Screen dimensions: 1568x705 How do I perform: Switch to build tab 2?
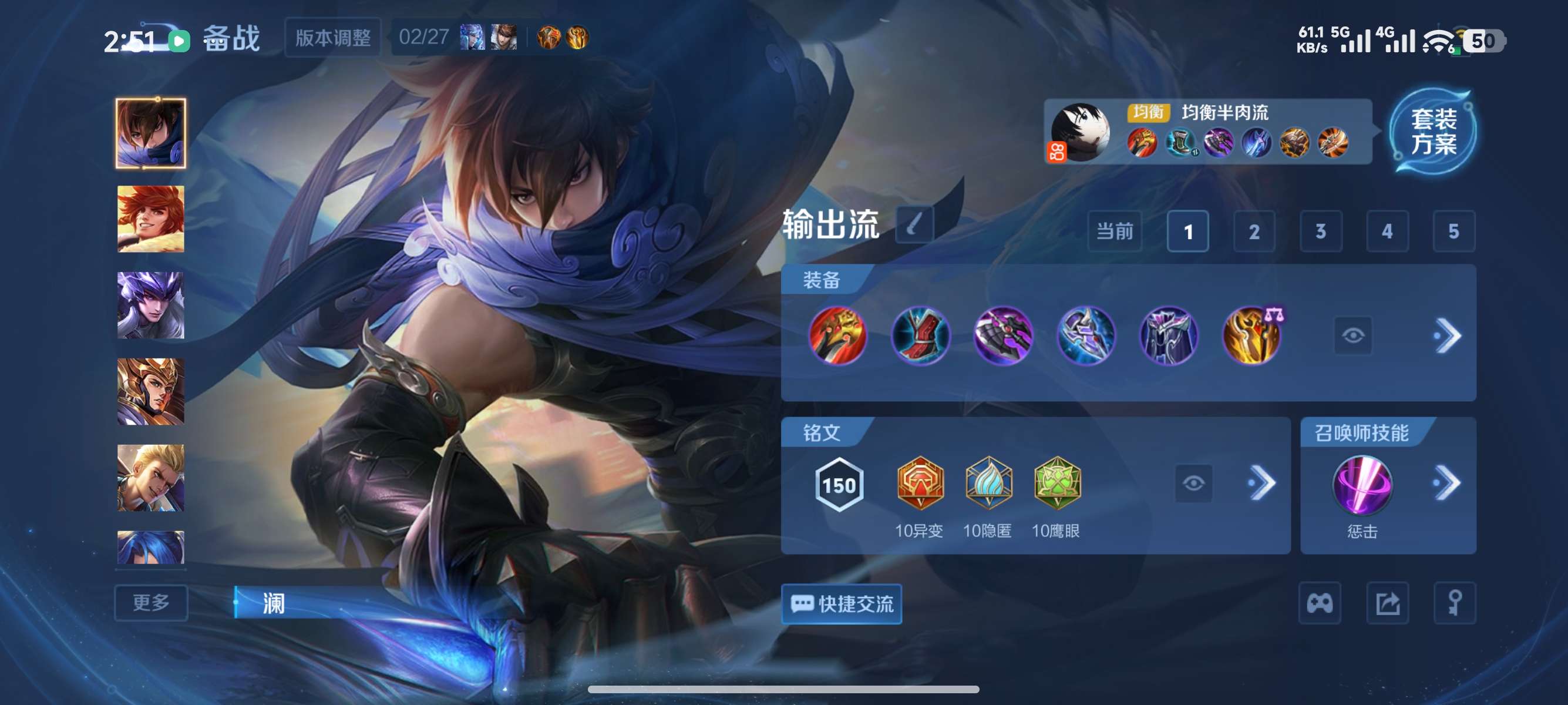tap(1254, 231)
